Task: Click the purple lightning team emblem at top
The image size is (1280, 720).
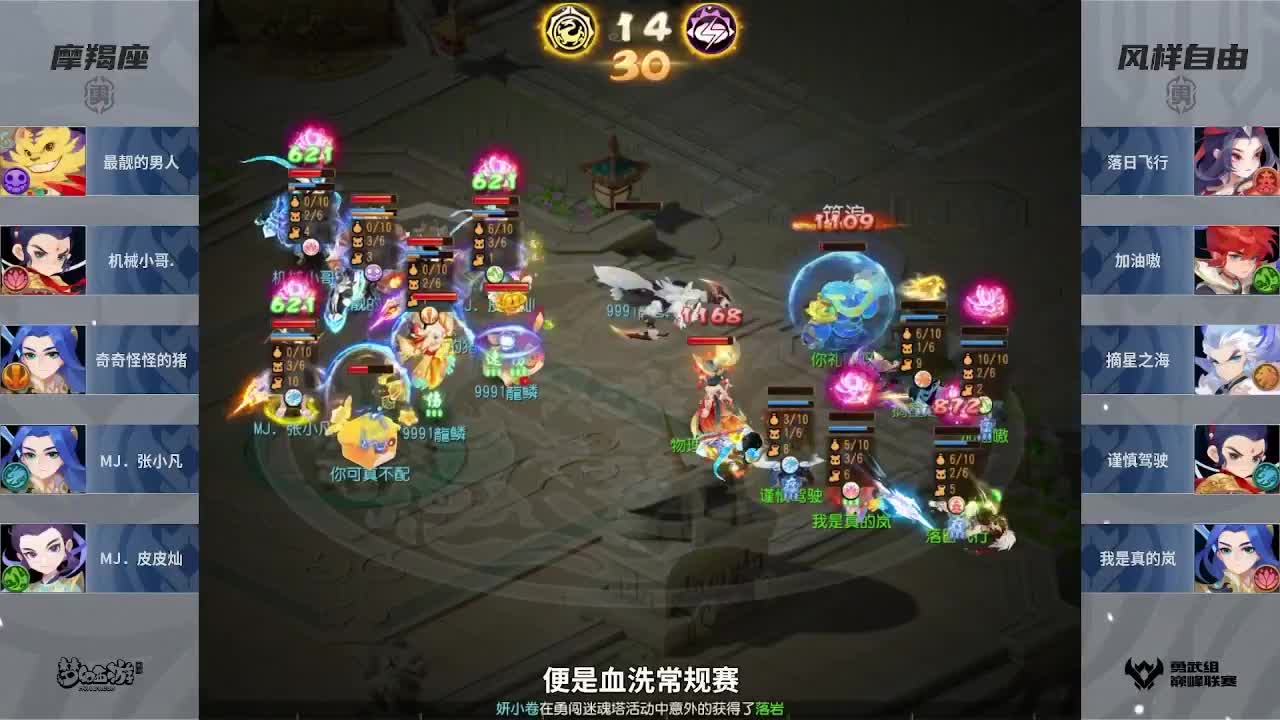Action: coord(706,30)
